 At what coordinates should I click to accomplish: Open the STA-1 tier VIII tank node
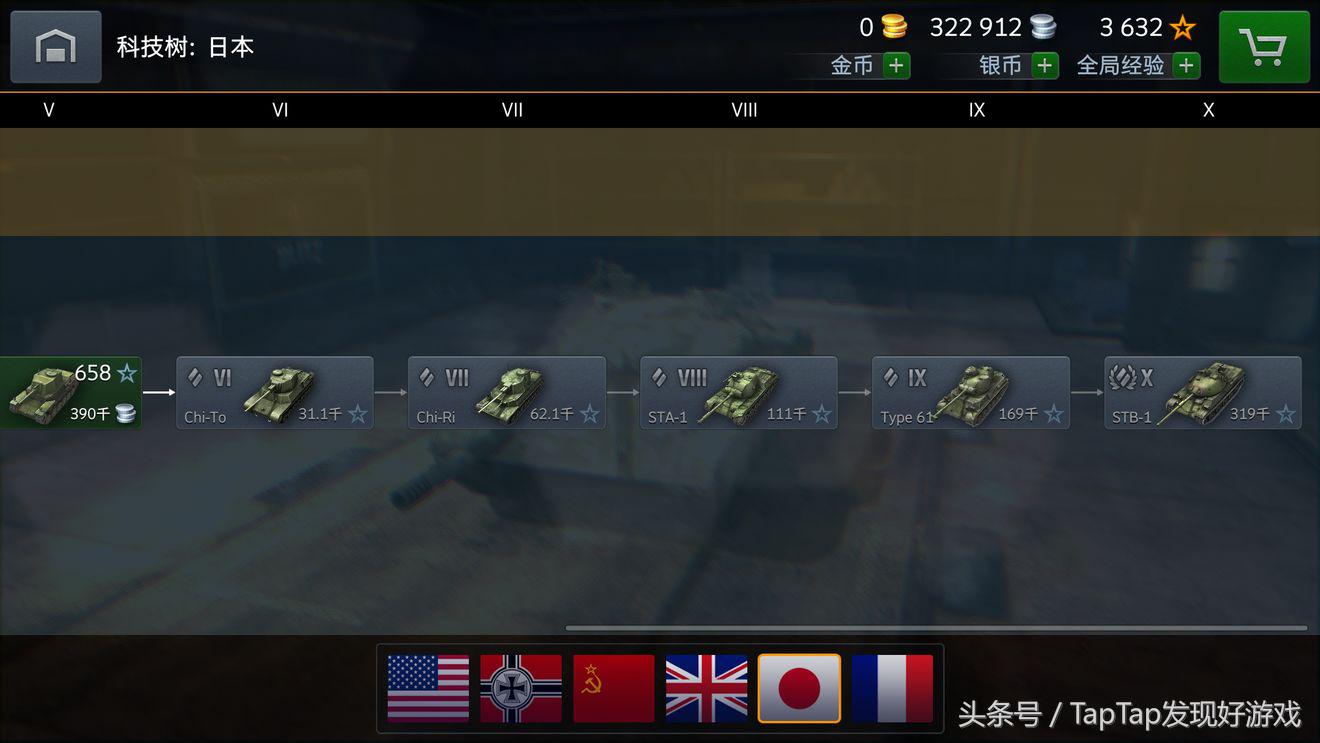coord(739,393)
